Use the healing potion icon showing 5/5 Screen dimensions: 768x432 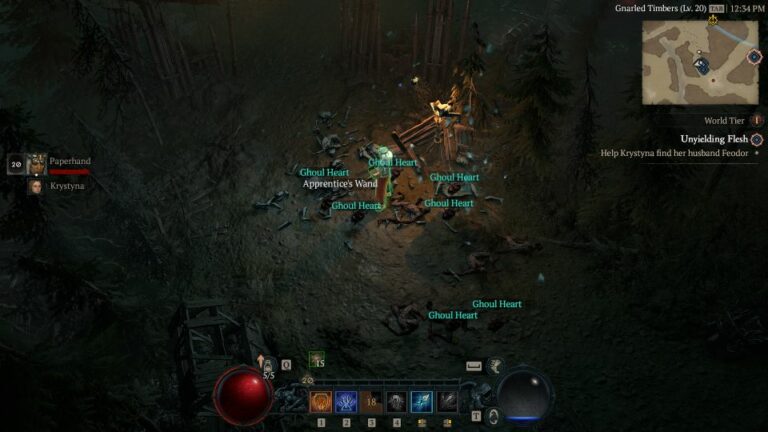click(268, 367)
